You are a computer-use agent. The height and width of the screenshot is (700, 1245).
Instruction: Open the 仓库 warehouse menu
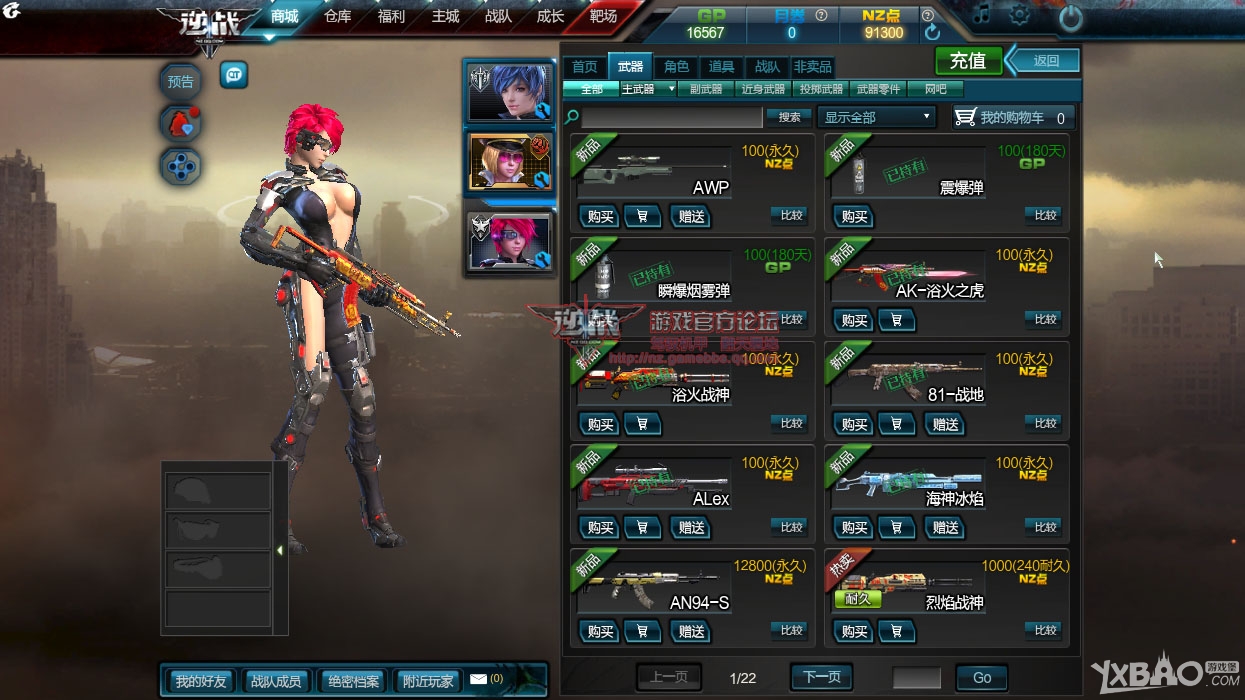338,17
